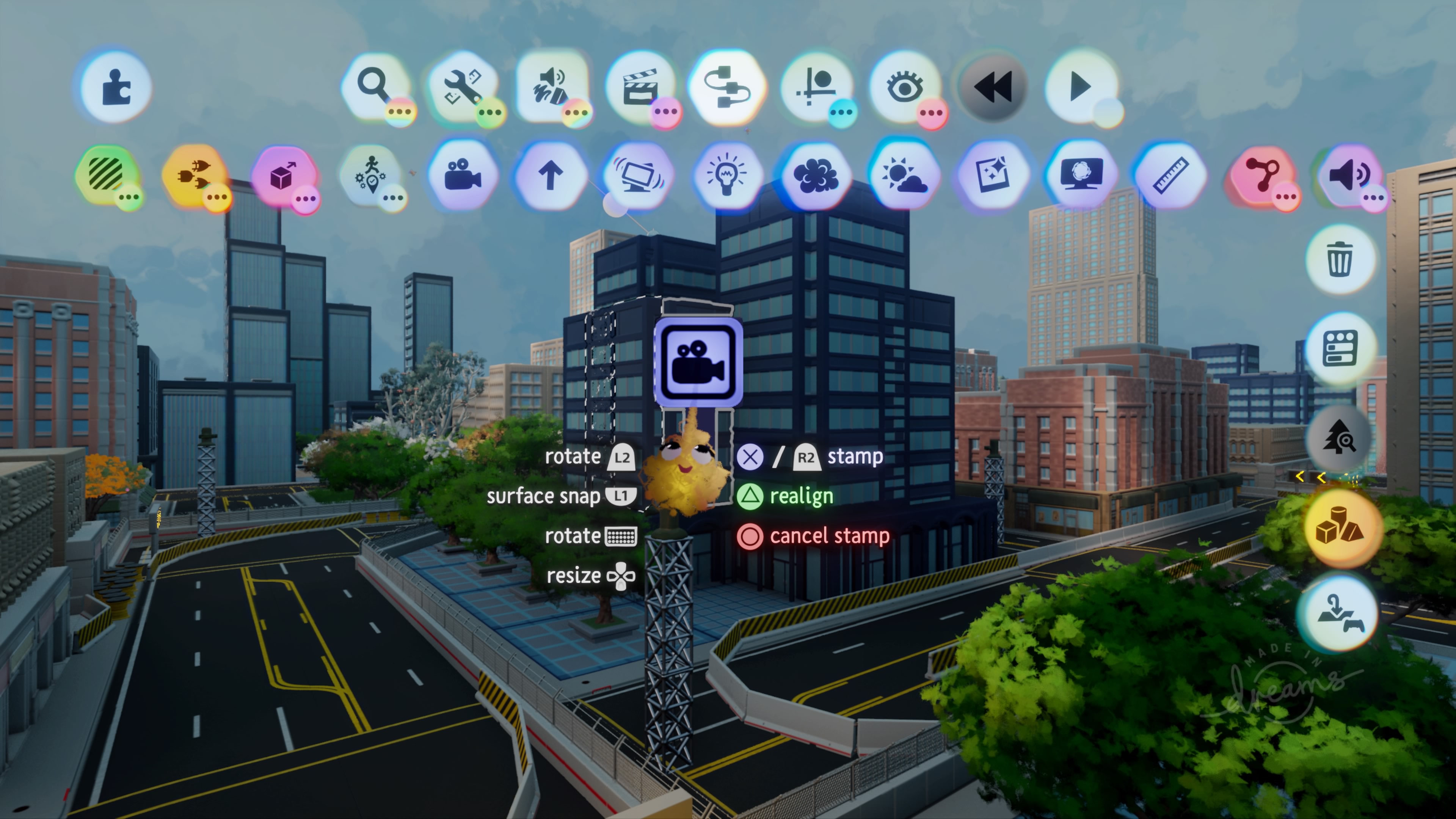1456x819 pixels.
Task: Pick the sun and cloud gadget
Action: (x=904, y=175)
